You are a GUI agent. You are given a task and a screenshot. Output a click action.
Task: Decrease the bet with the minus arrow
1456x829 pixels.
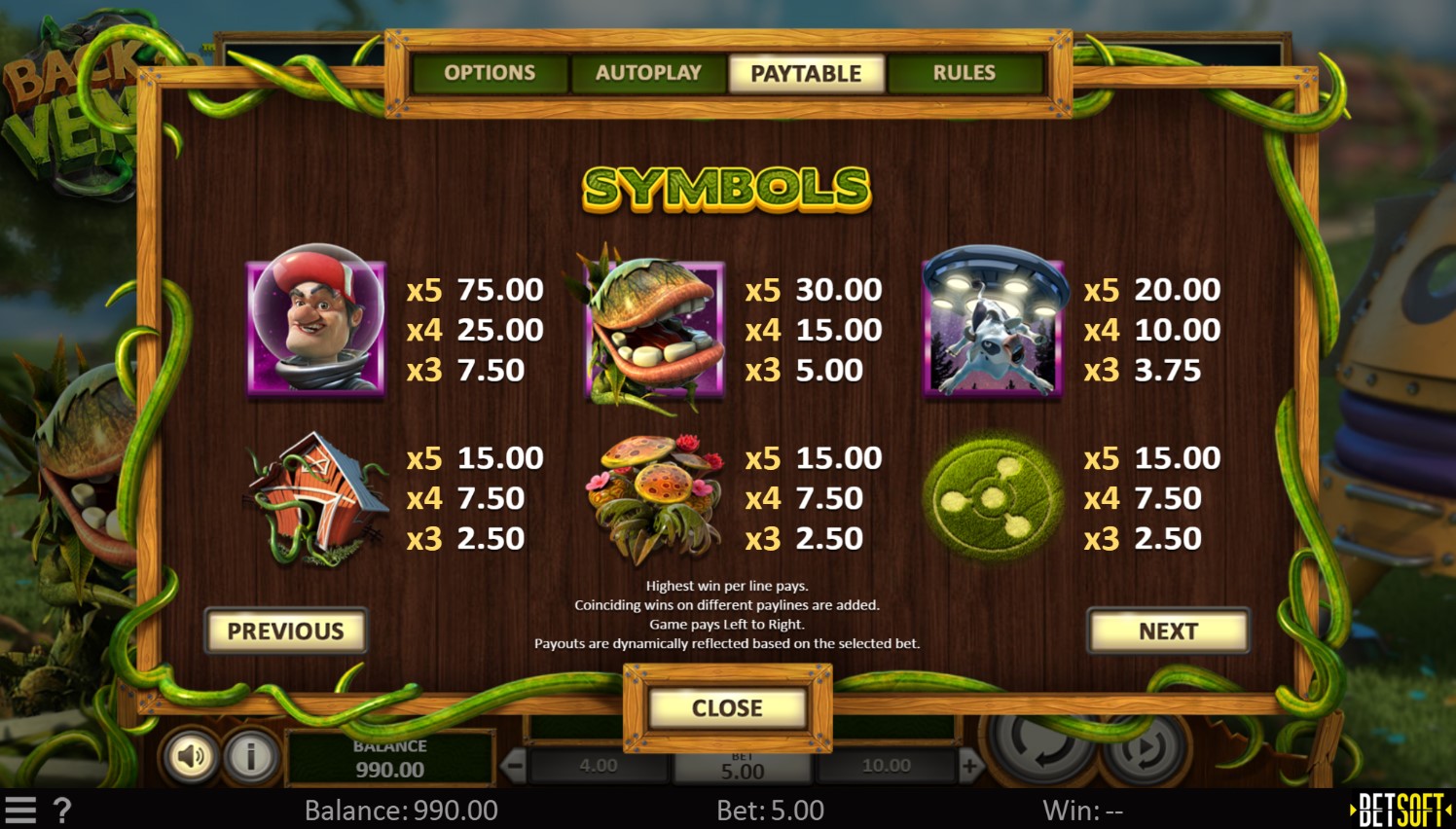coord(514,767)
